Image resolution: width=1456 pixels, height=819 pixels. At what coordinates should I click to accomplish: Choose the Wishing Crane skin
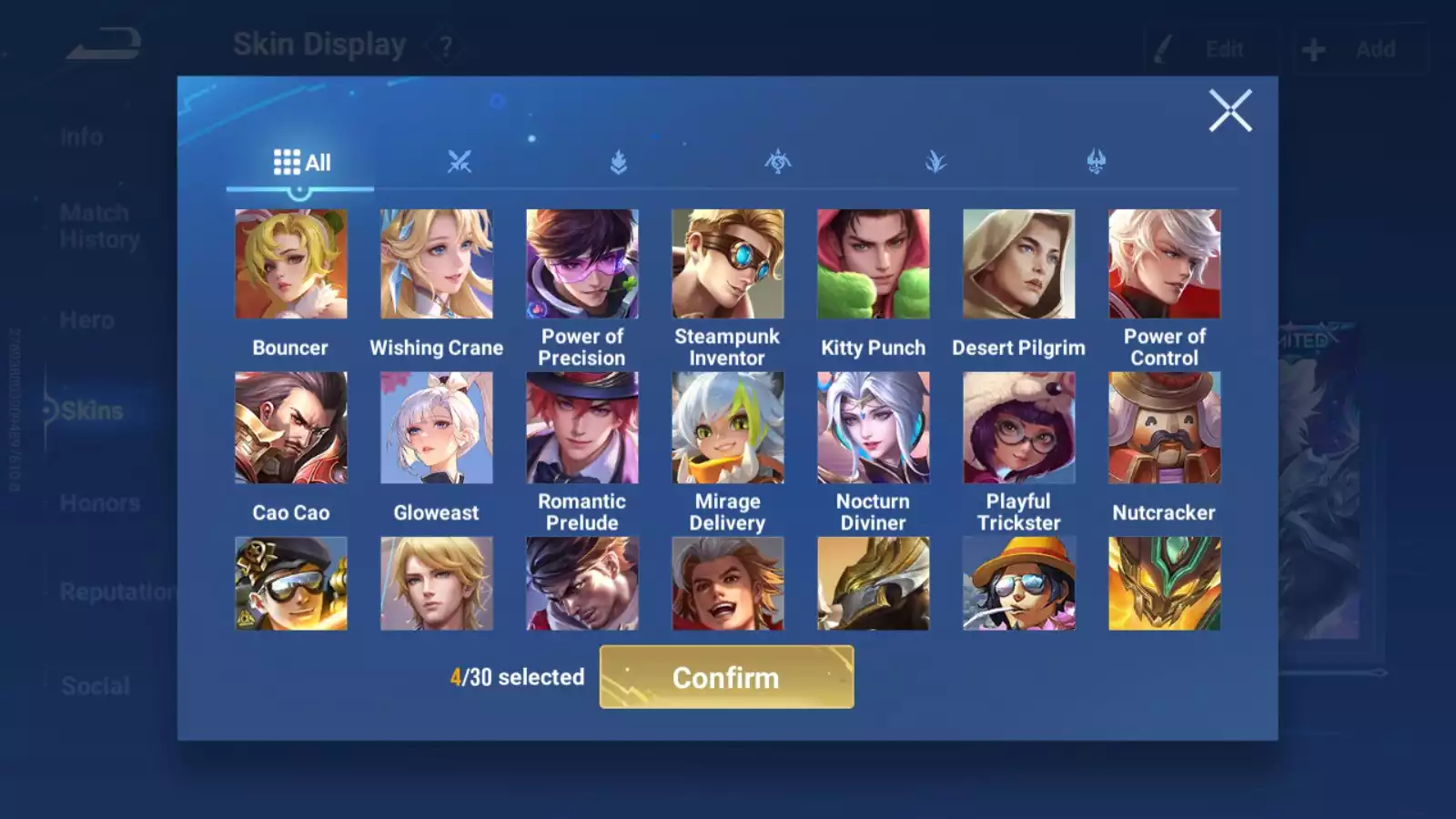click(437, 264)
